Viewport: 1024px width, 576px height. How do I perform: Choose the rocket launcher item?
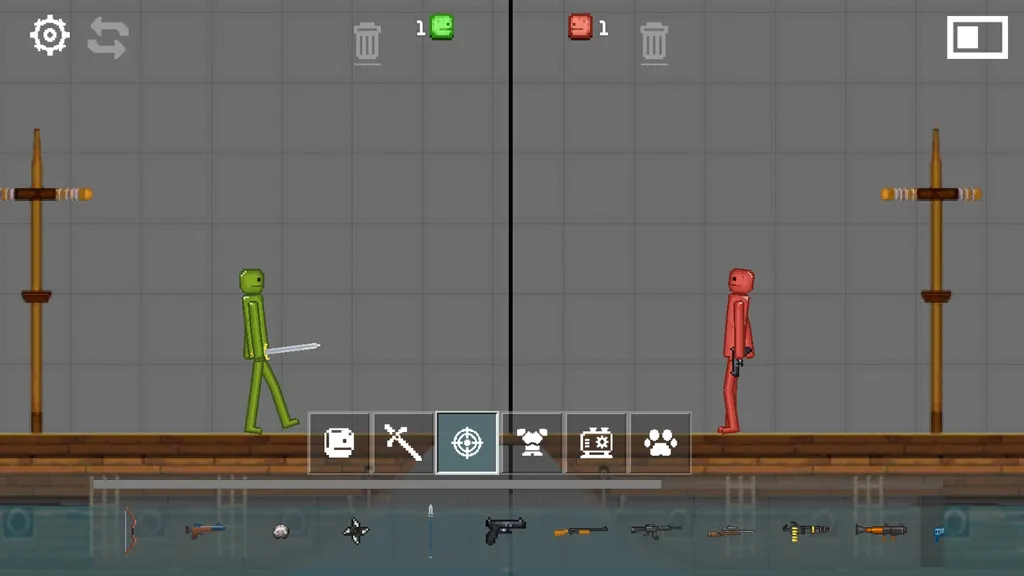point(880,529)
